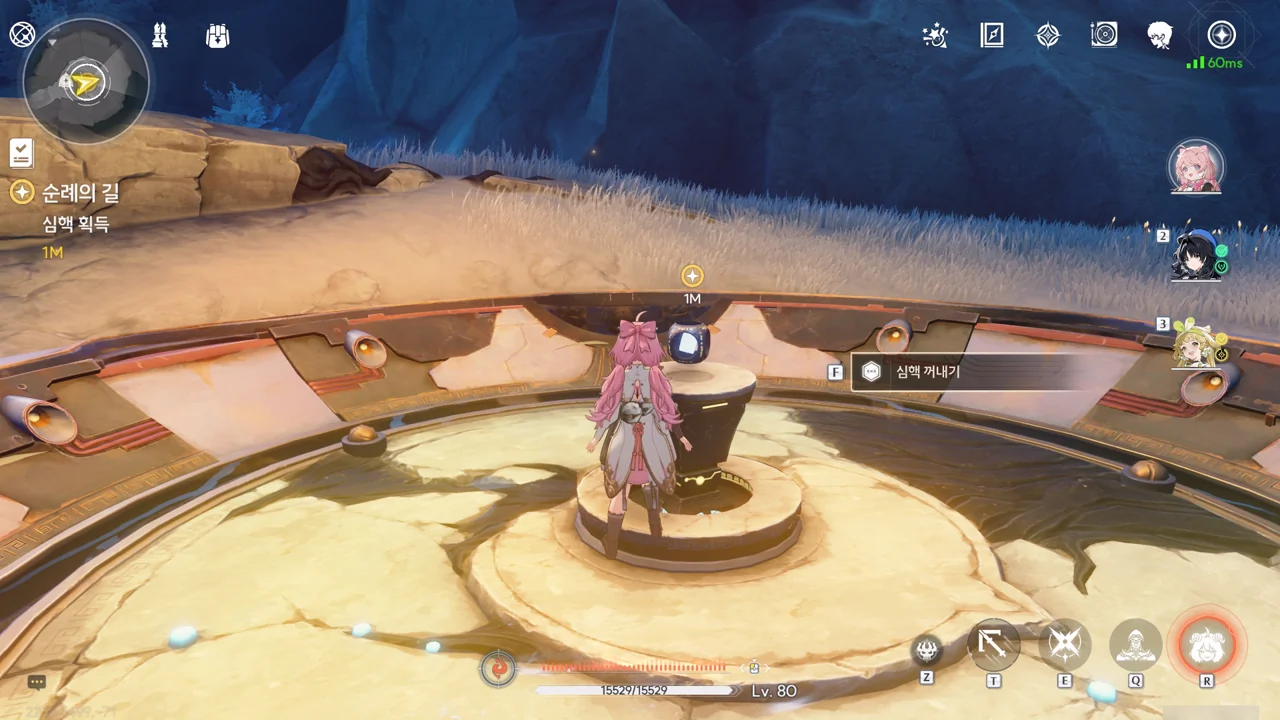Click the globe icon beside the minimap

[22, 35]
